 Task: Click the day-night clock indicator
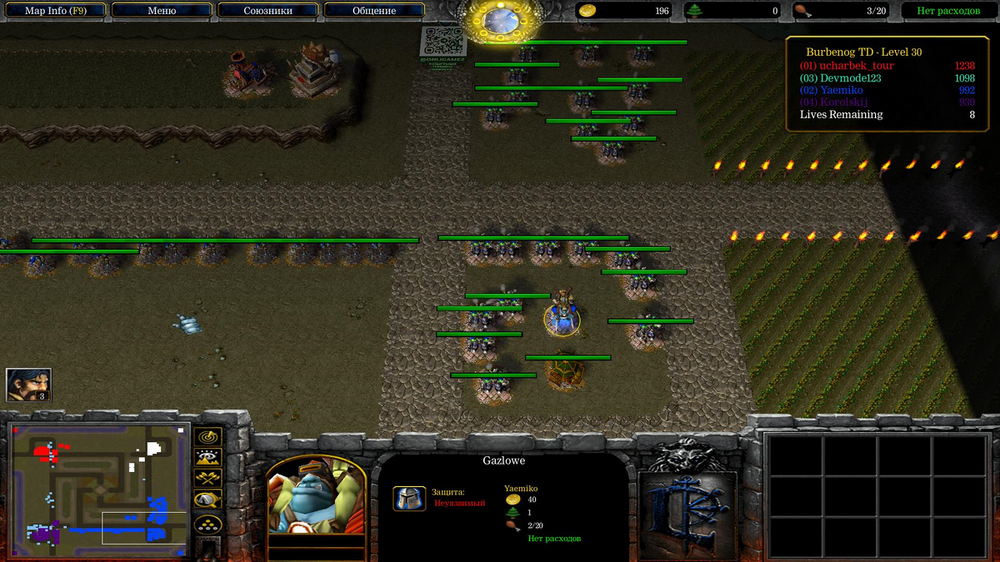click(499, 20)
